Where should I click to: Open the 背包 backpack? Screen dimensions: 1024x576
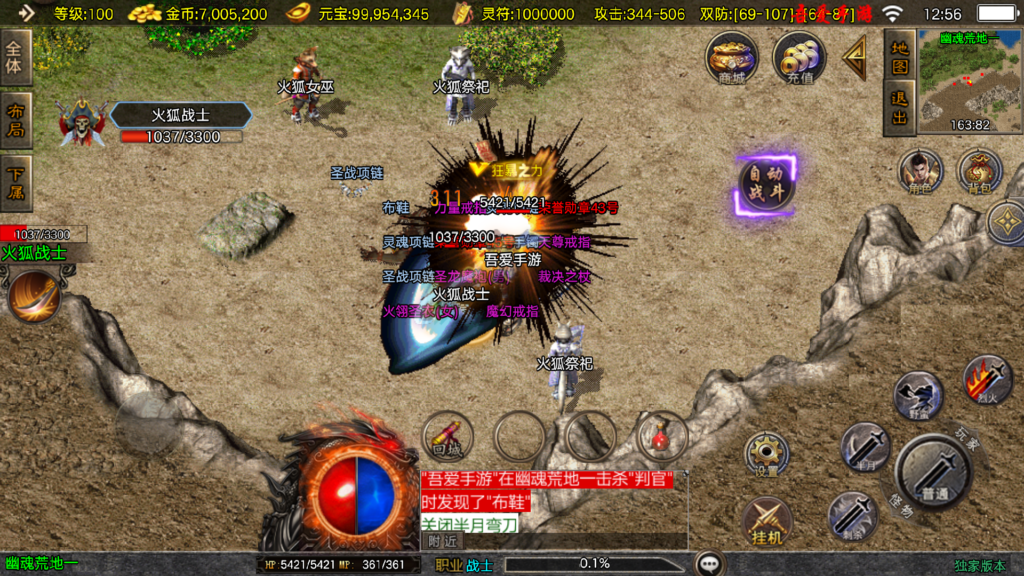click(x=980, y=171)
